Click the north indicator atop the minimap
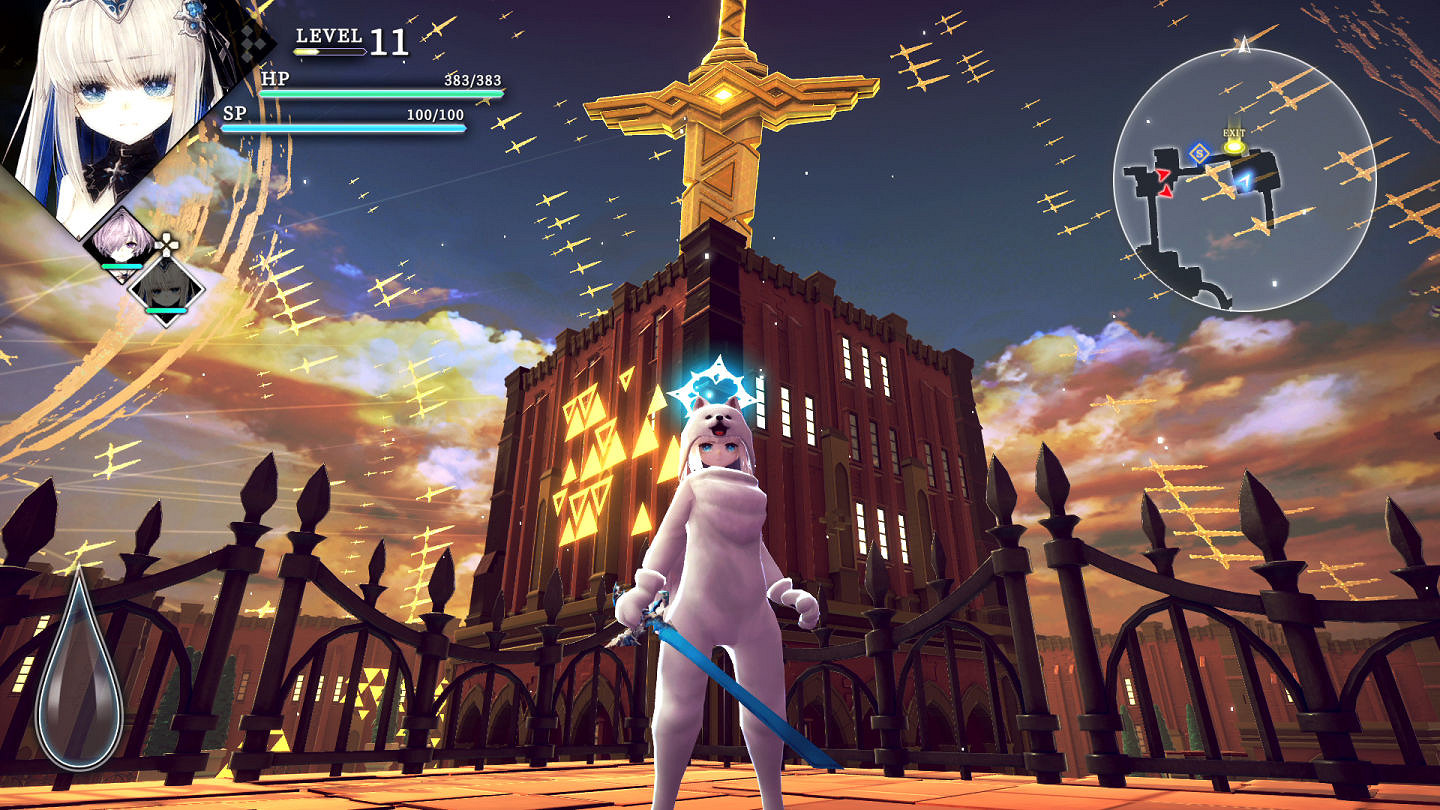1440x810 pixels. (1243, 45)
